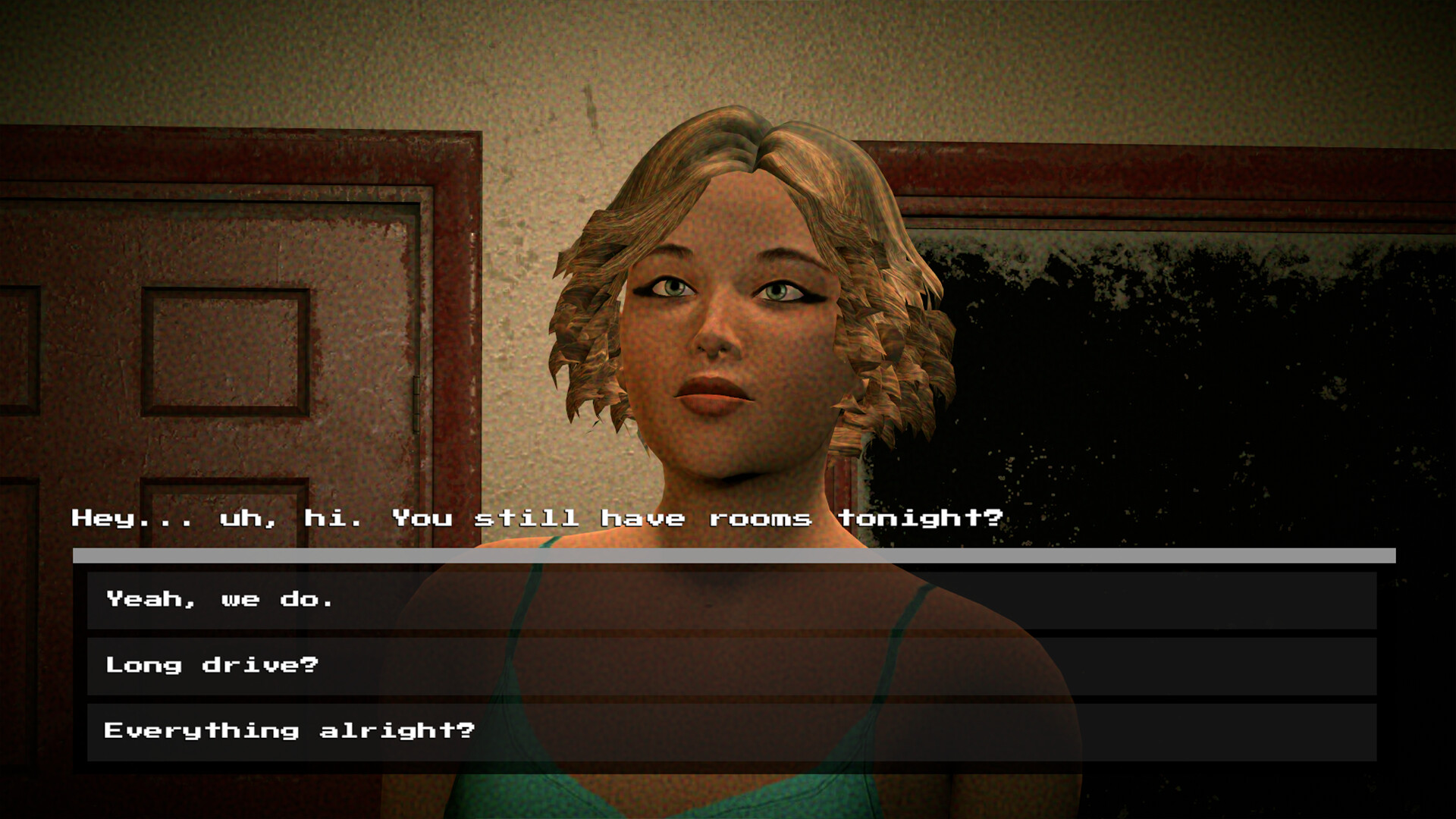Click the third dialogue choice row
1456x819 pixels.
click(728, 730)
